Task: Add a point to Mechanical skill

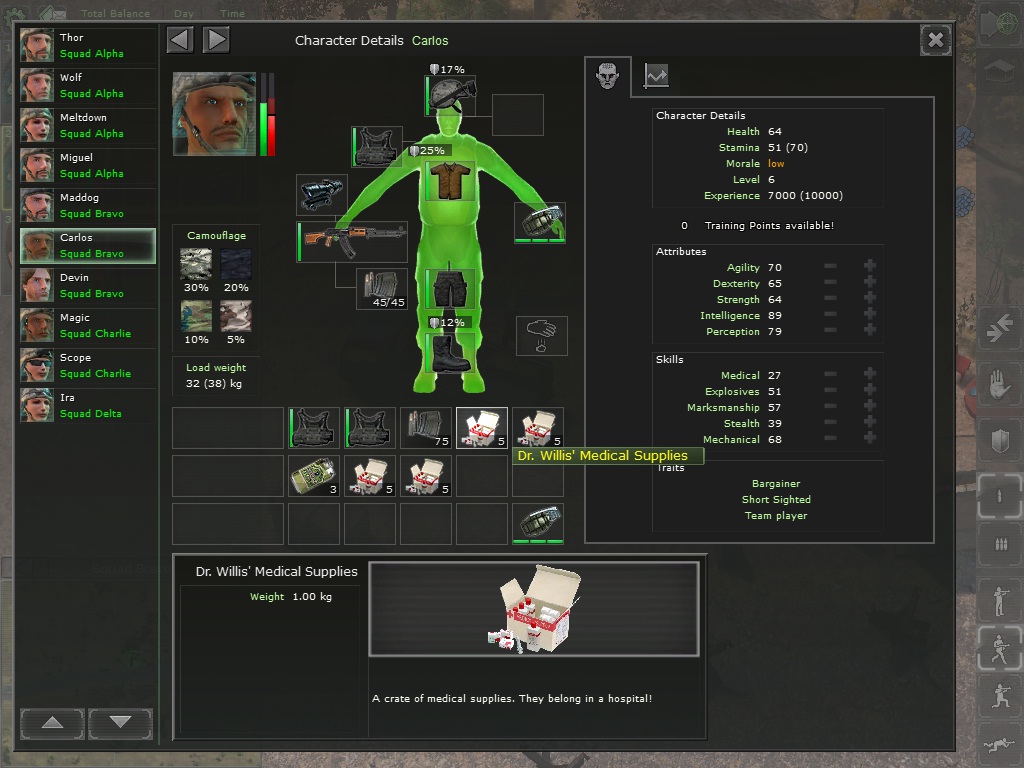Action: click(870, 440)
